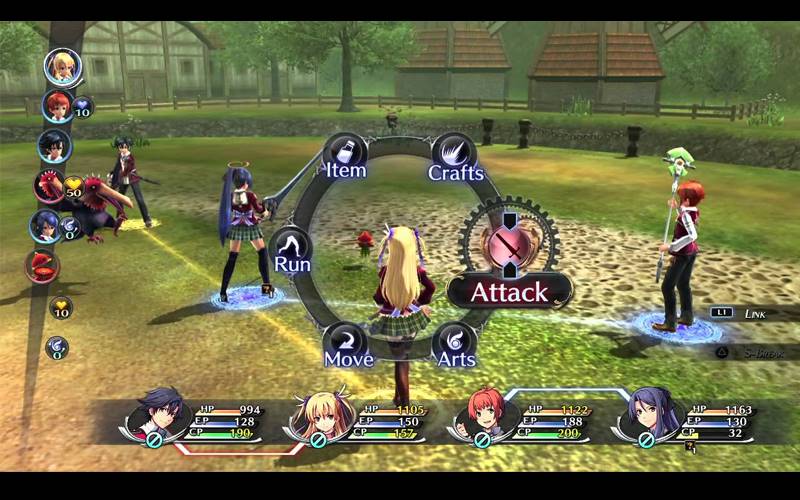This screenshot has width=800, height=500.
Task: Select the Attack command
Action: [509, 292]
